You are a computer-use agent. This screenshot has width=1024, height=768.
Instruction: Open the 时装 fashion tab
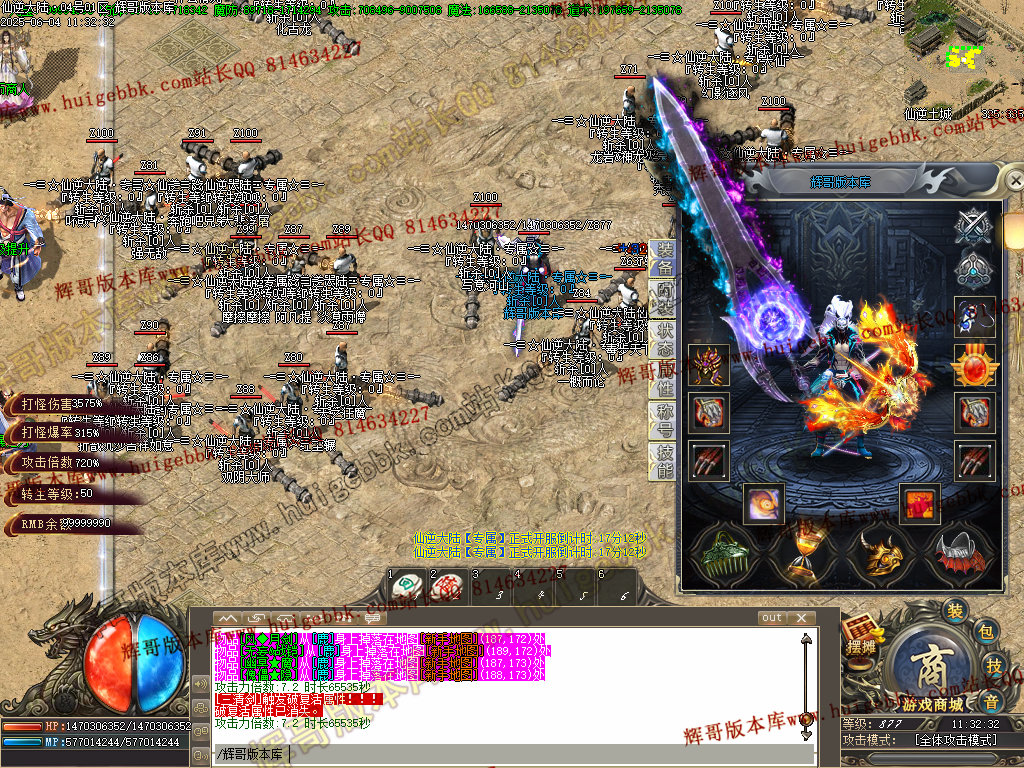pos(665,297)
